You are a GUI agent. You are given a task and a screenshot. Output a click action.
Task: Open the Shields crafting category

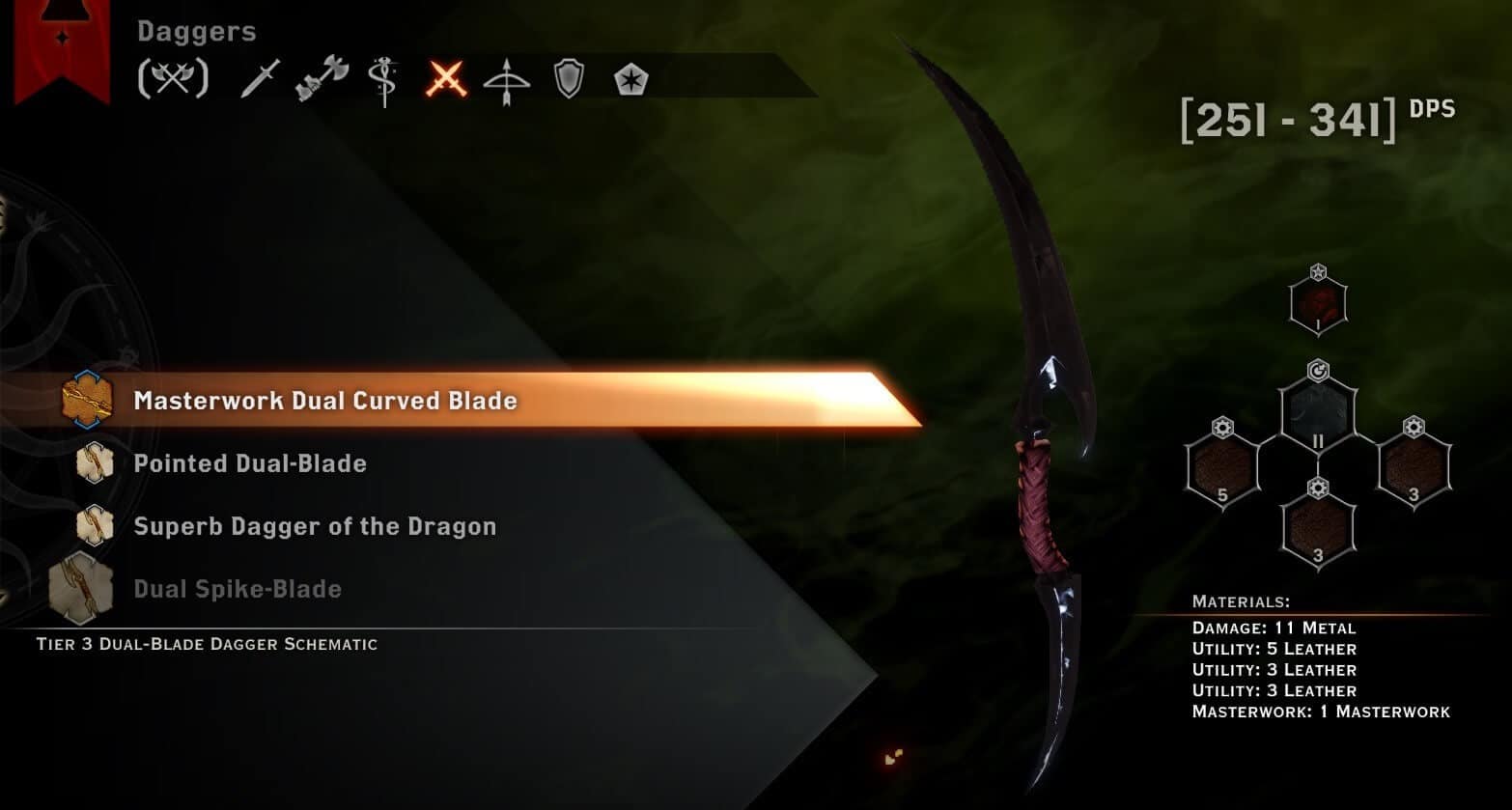570,77
